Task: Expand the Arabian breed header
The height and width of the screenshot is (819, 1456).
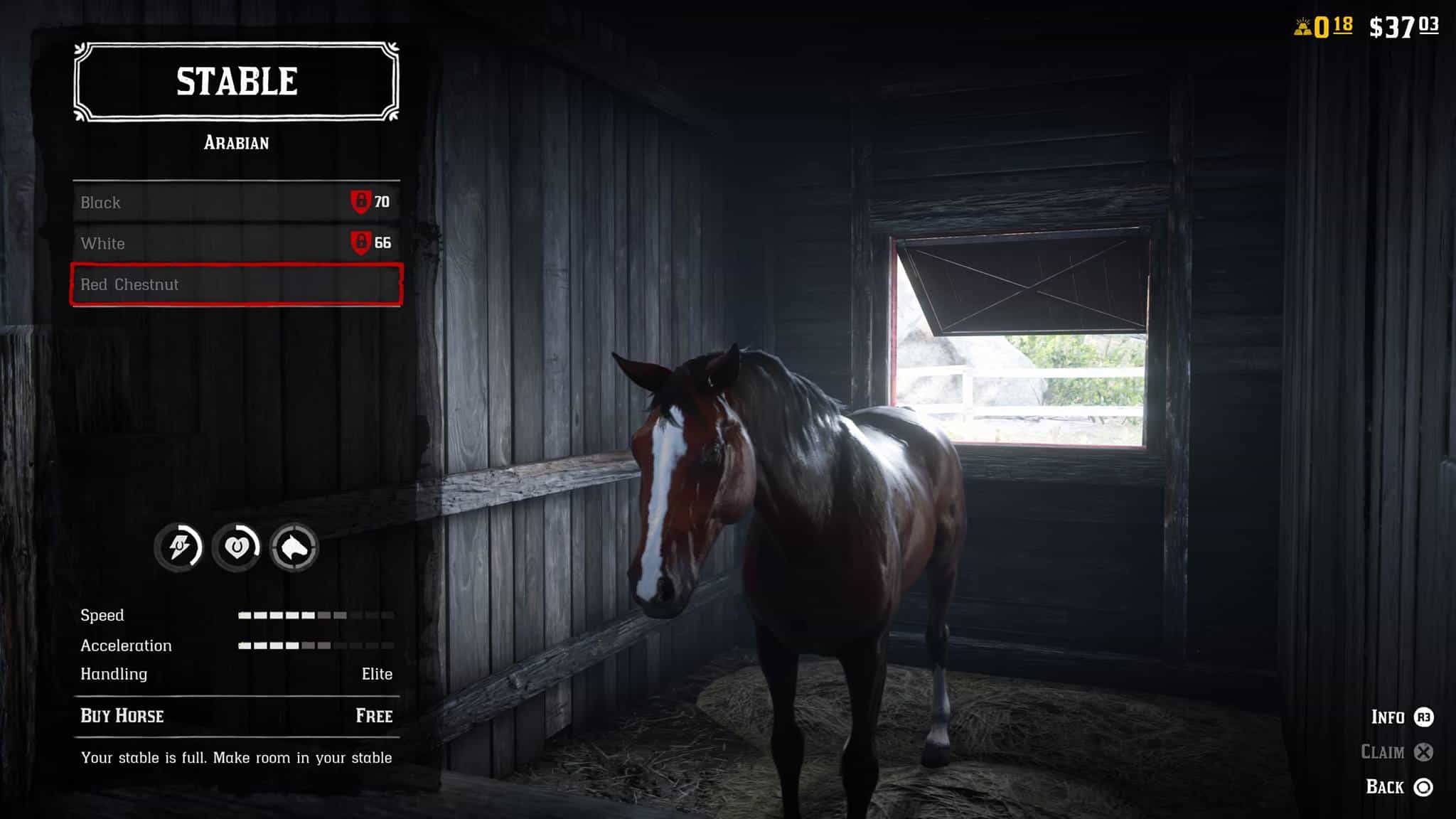Action: [235, 143]
